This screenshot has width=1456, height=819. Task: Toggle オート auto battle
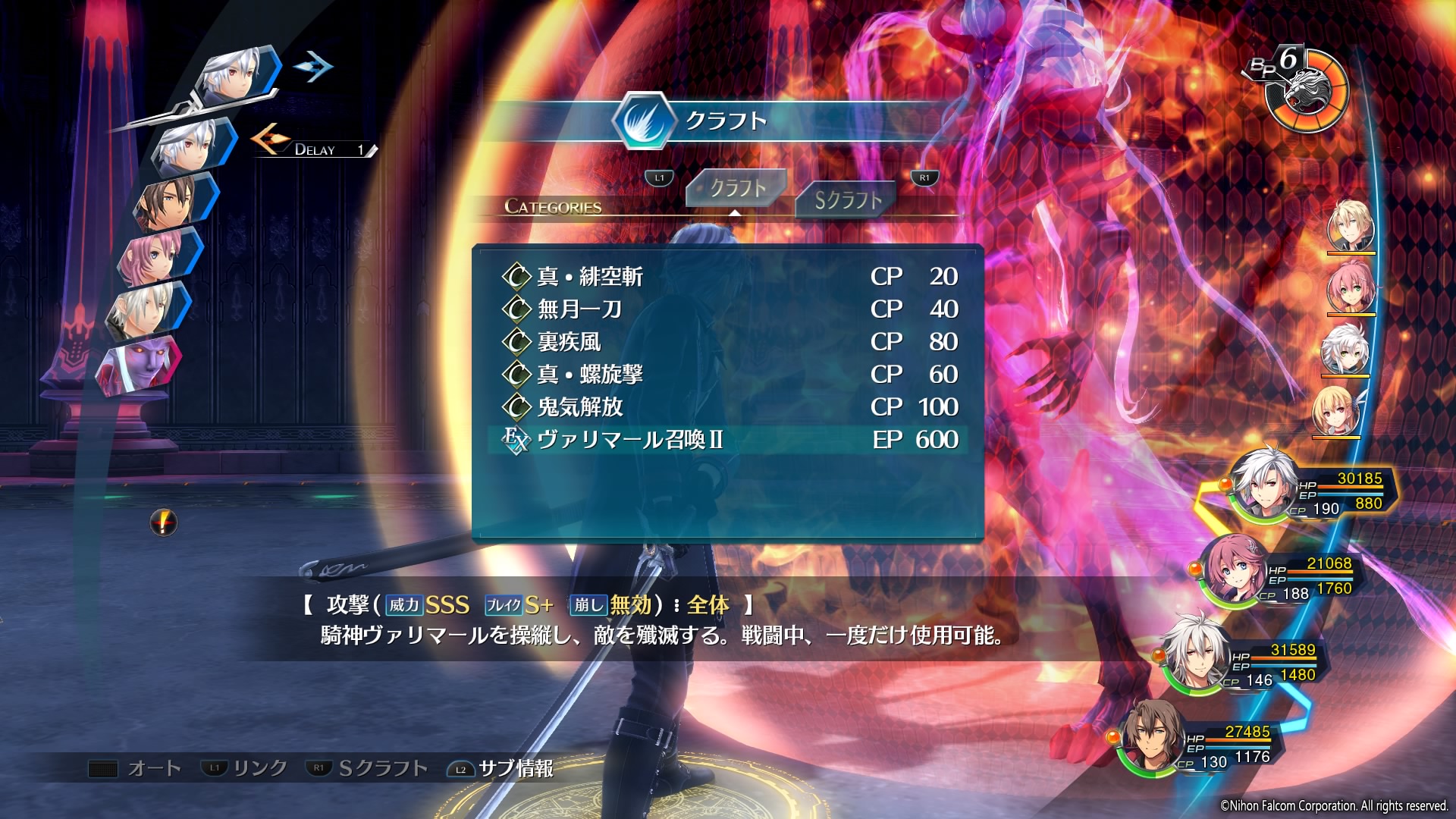(136, 769)
